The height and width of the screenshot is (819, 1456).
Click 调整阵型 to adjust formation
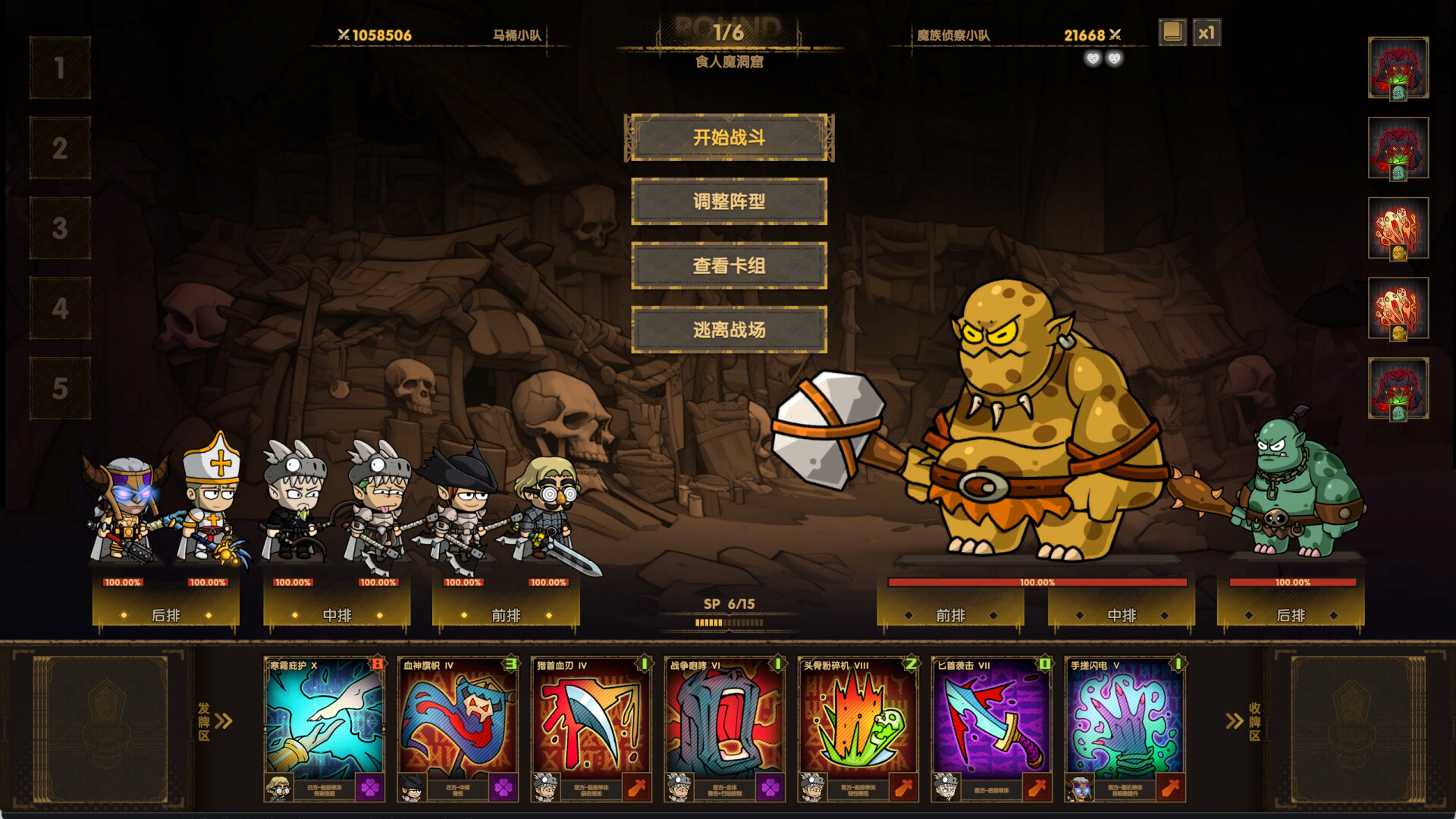(x=730, y=202)
